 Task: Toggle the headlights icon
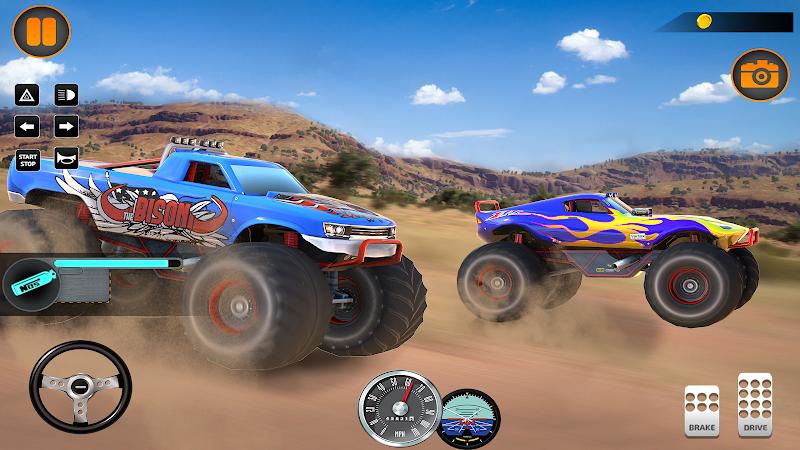coord(66,96)
